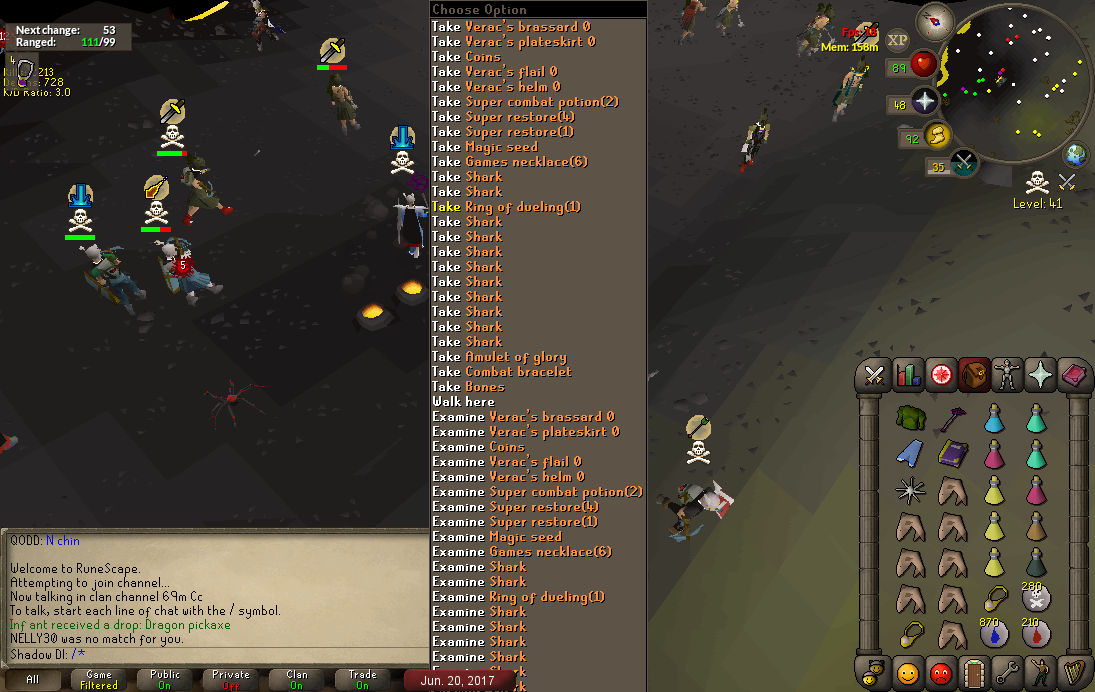Toggle run with the boot energy orb

pos(936,135)
